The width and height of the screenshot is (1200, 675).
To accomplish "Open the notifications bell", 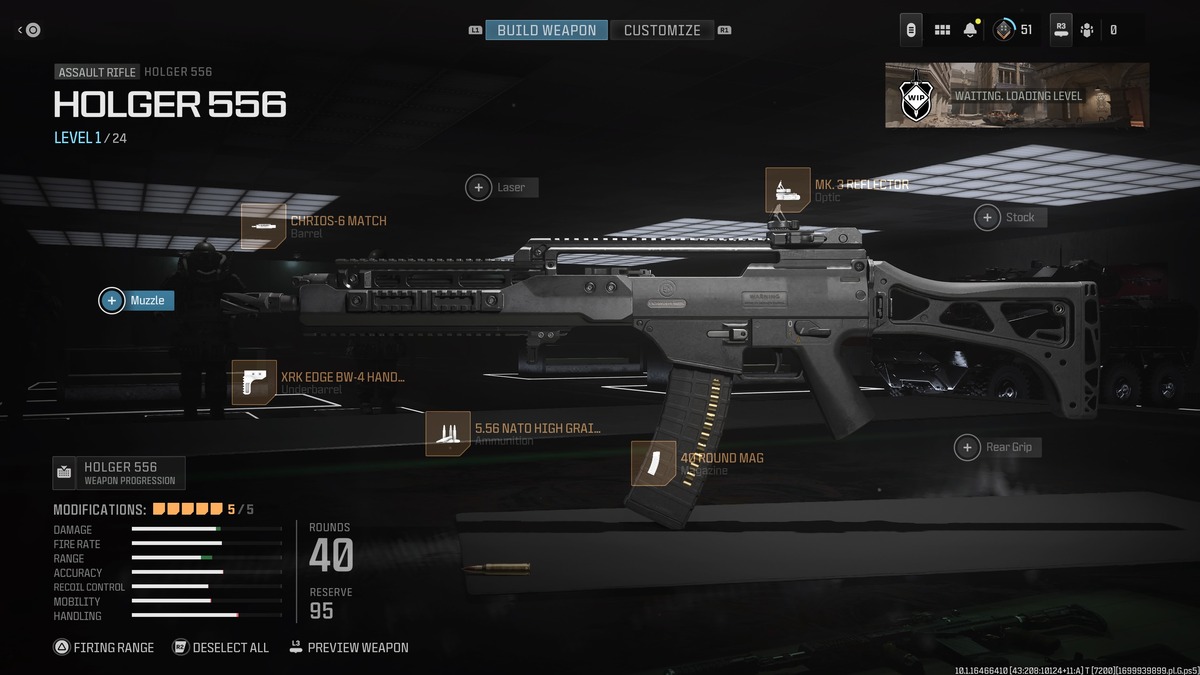I will 970,30.
